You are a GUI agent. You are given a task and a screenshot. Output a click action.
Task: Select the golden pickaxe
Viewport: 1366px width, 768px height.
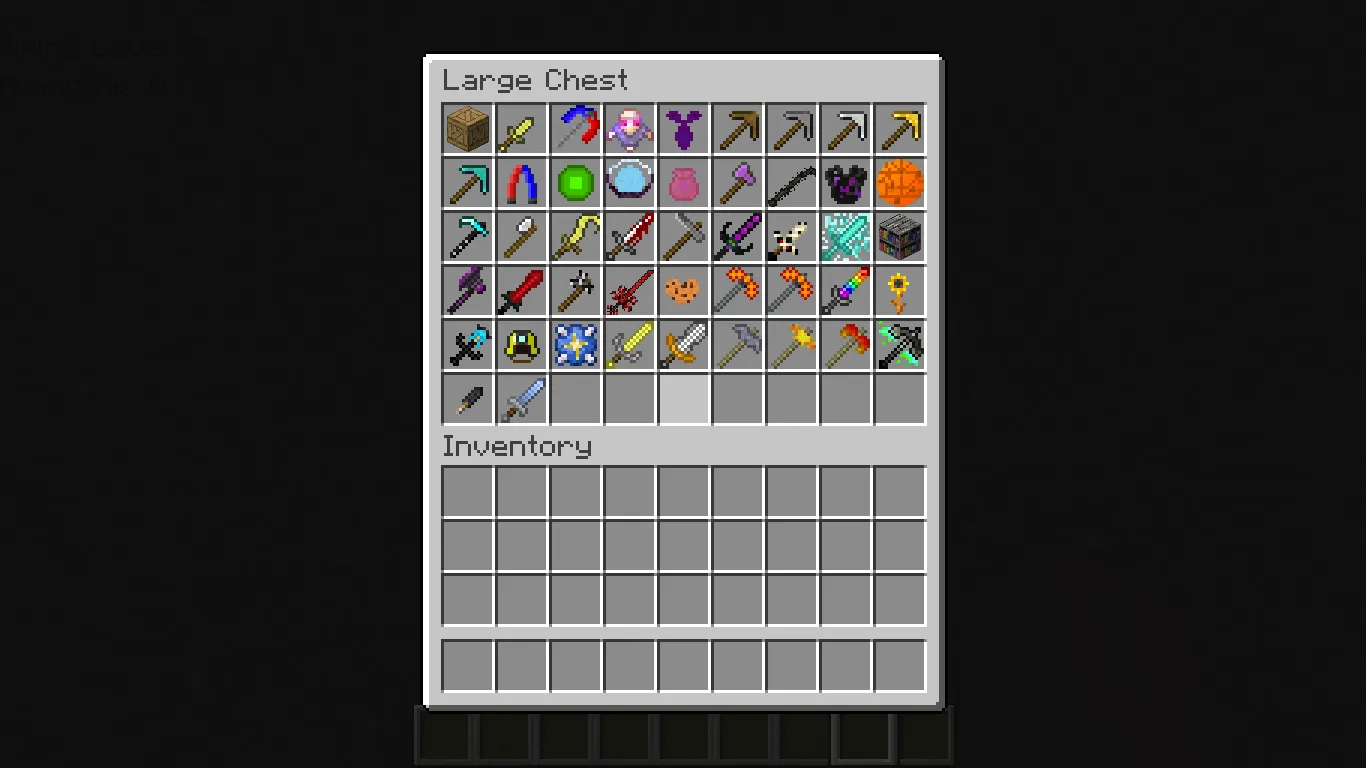point(899,129)
